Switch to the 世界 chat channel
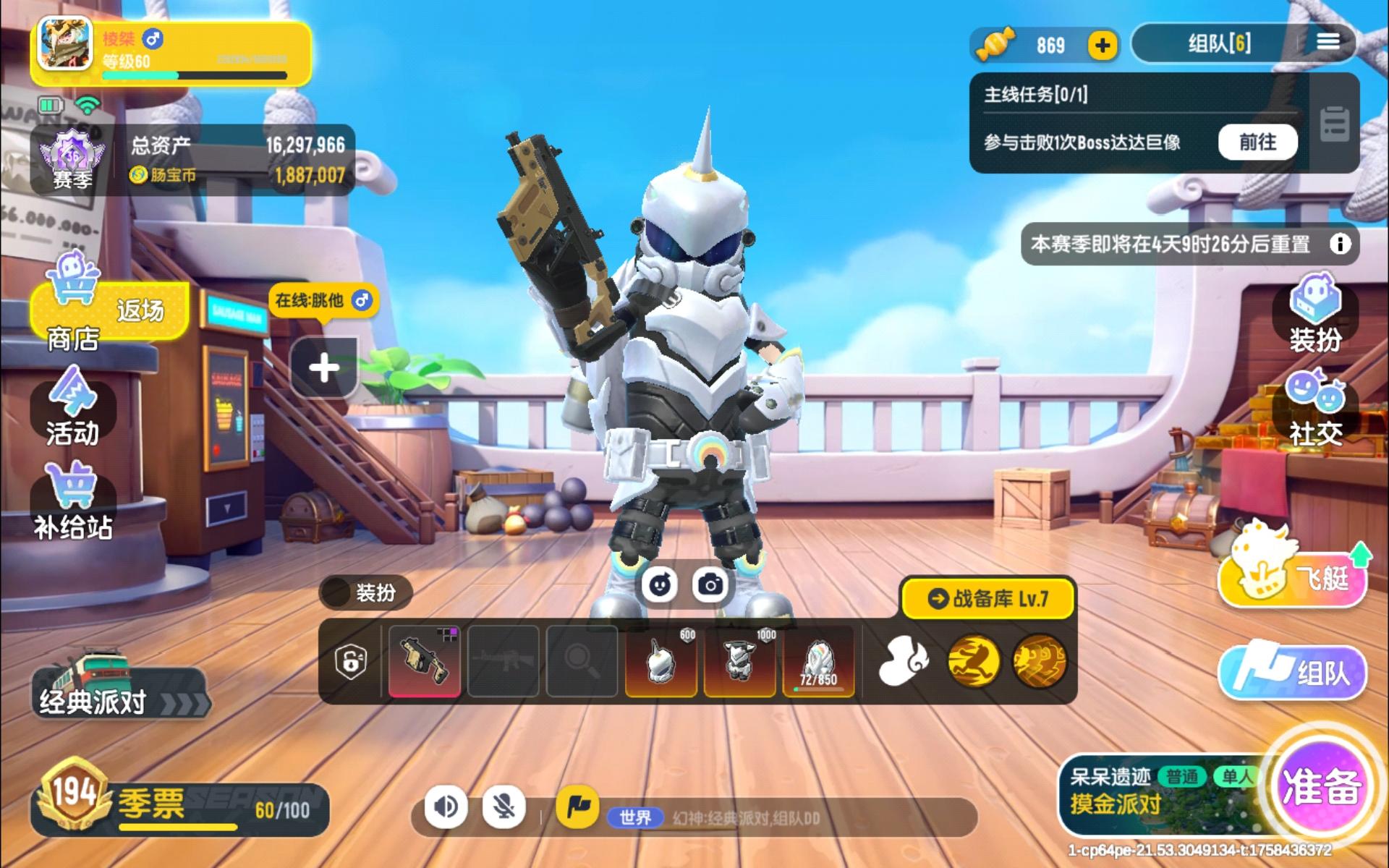The image size is (1389, 868). (x=634, y=817)
